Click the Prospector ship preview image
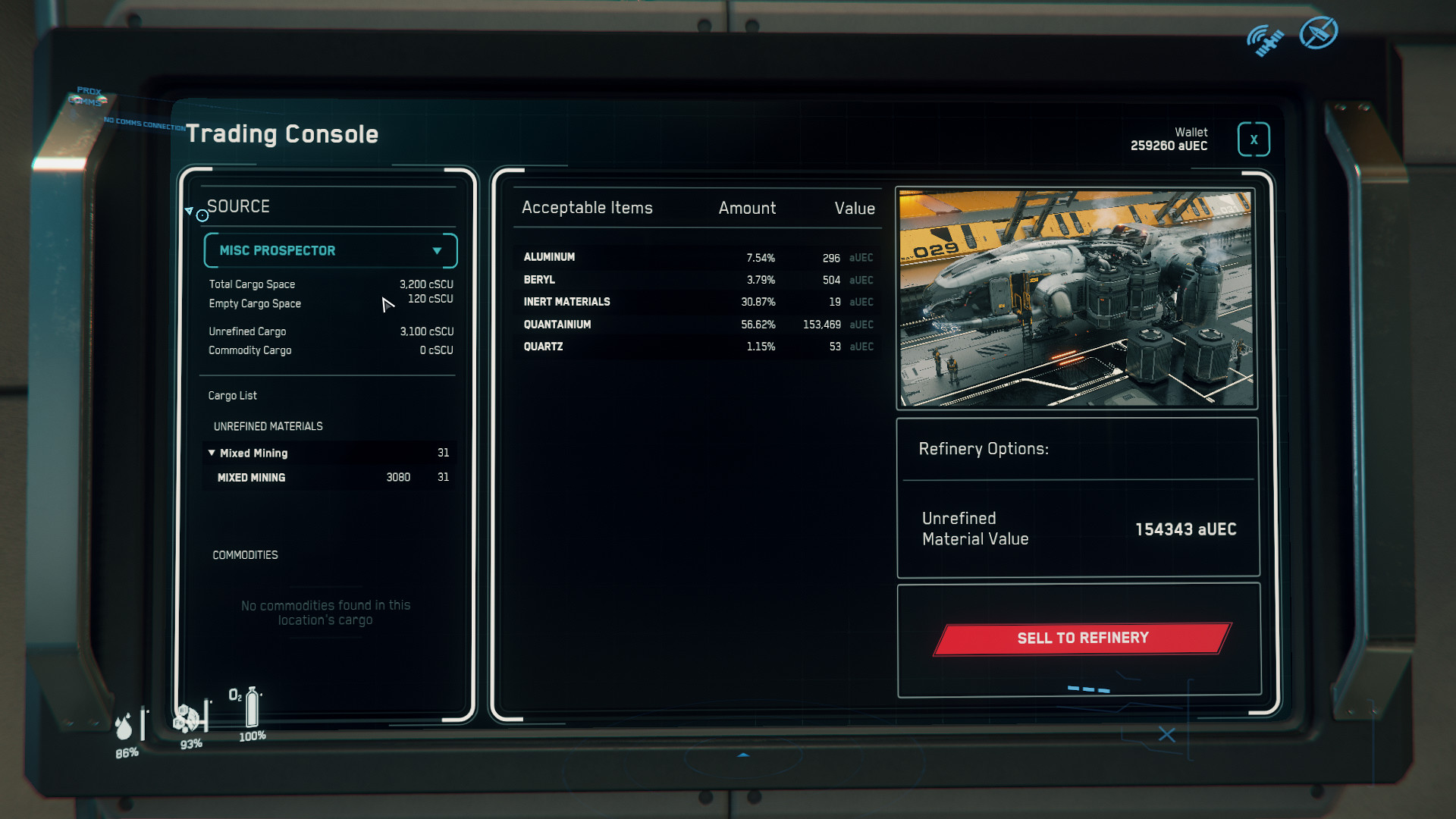Image resolution: width=1456 pixels, height=819 pixels. point(1076,298)
